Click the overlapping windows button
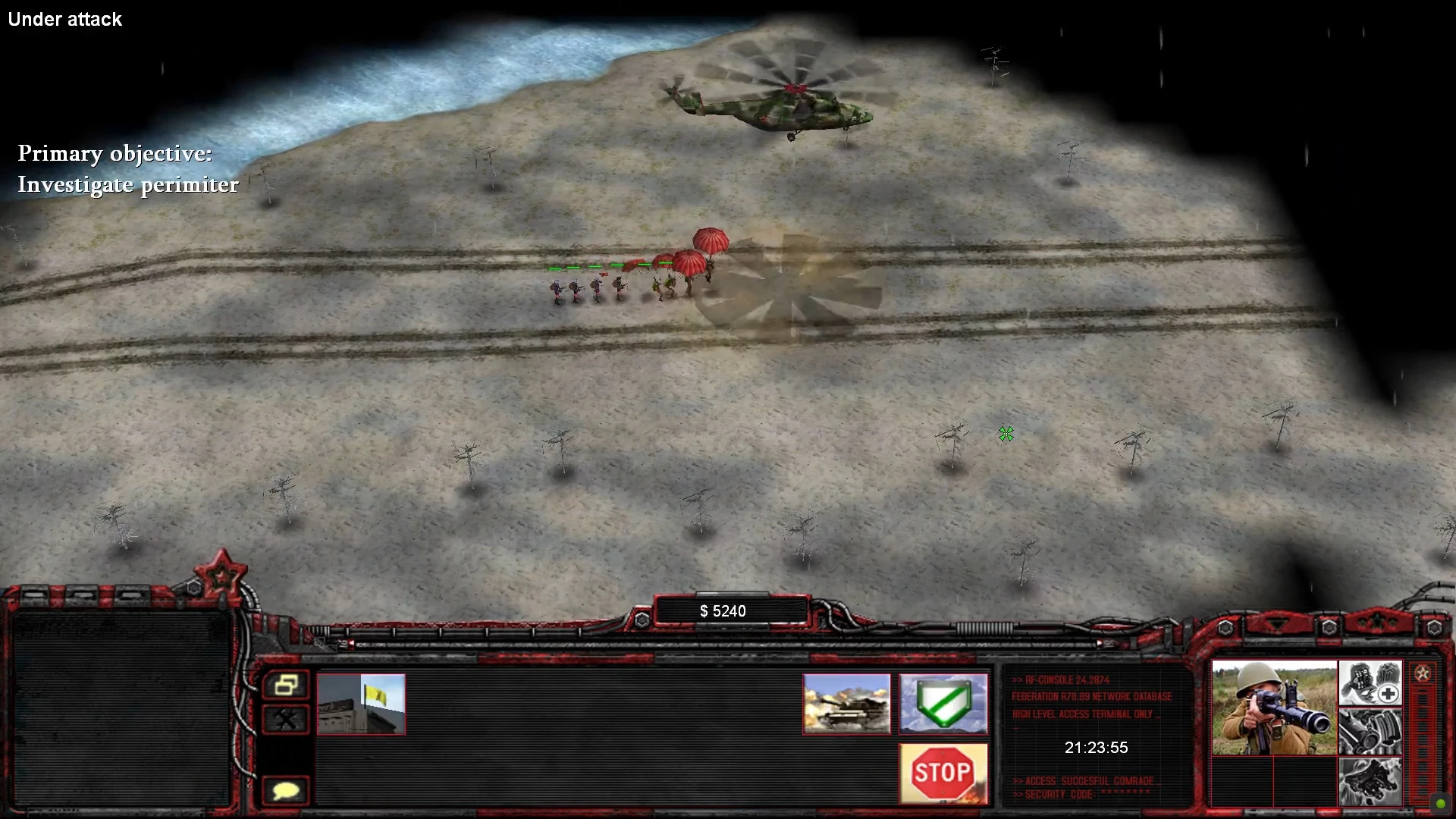Image resolution: width=1456 pixels, height=819 pixels. (x=286, y=685)
